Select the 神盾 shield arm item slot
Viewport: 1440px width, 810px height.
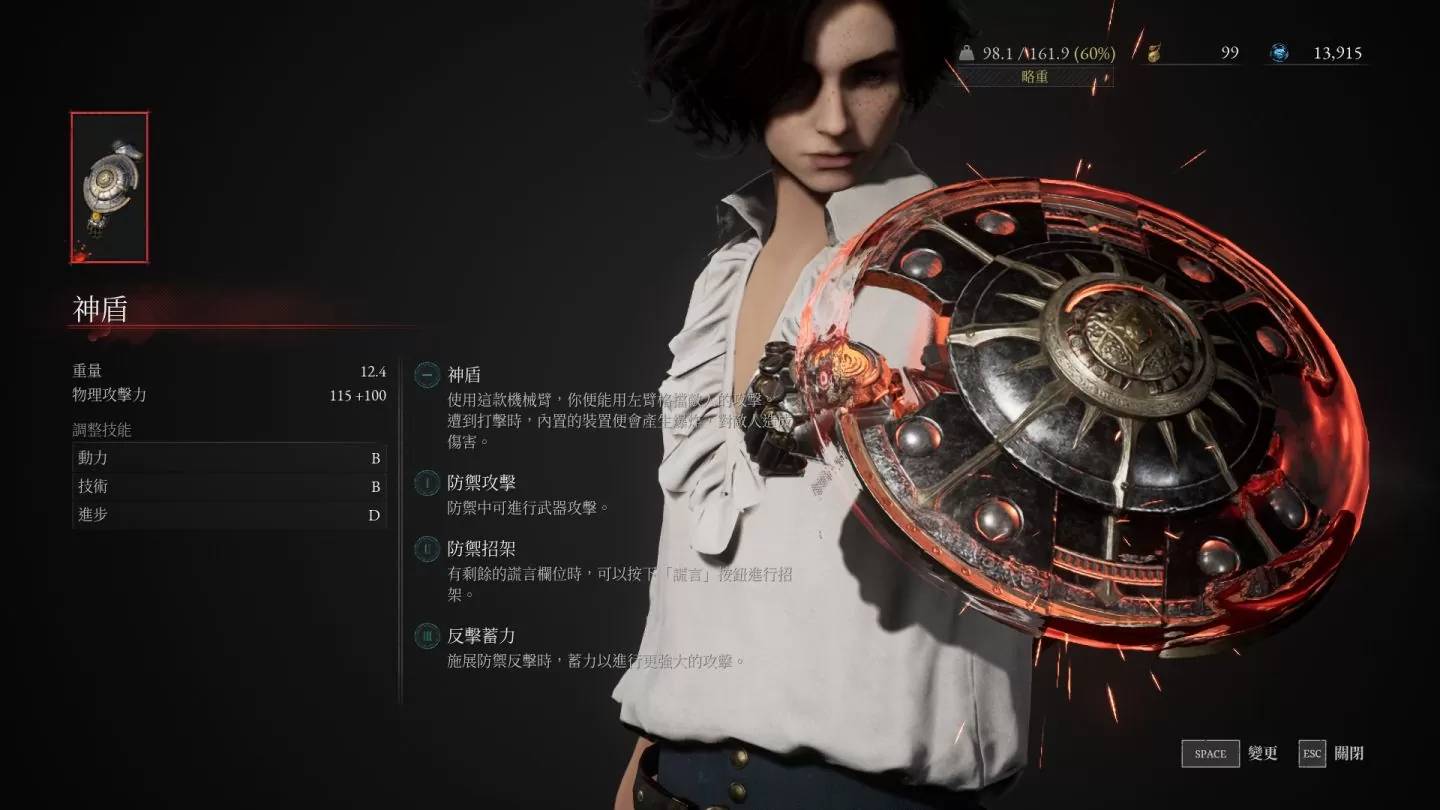pyautogui.click(x=109, y=187)
